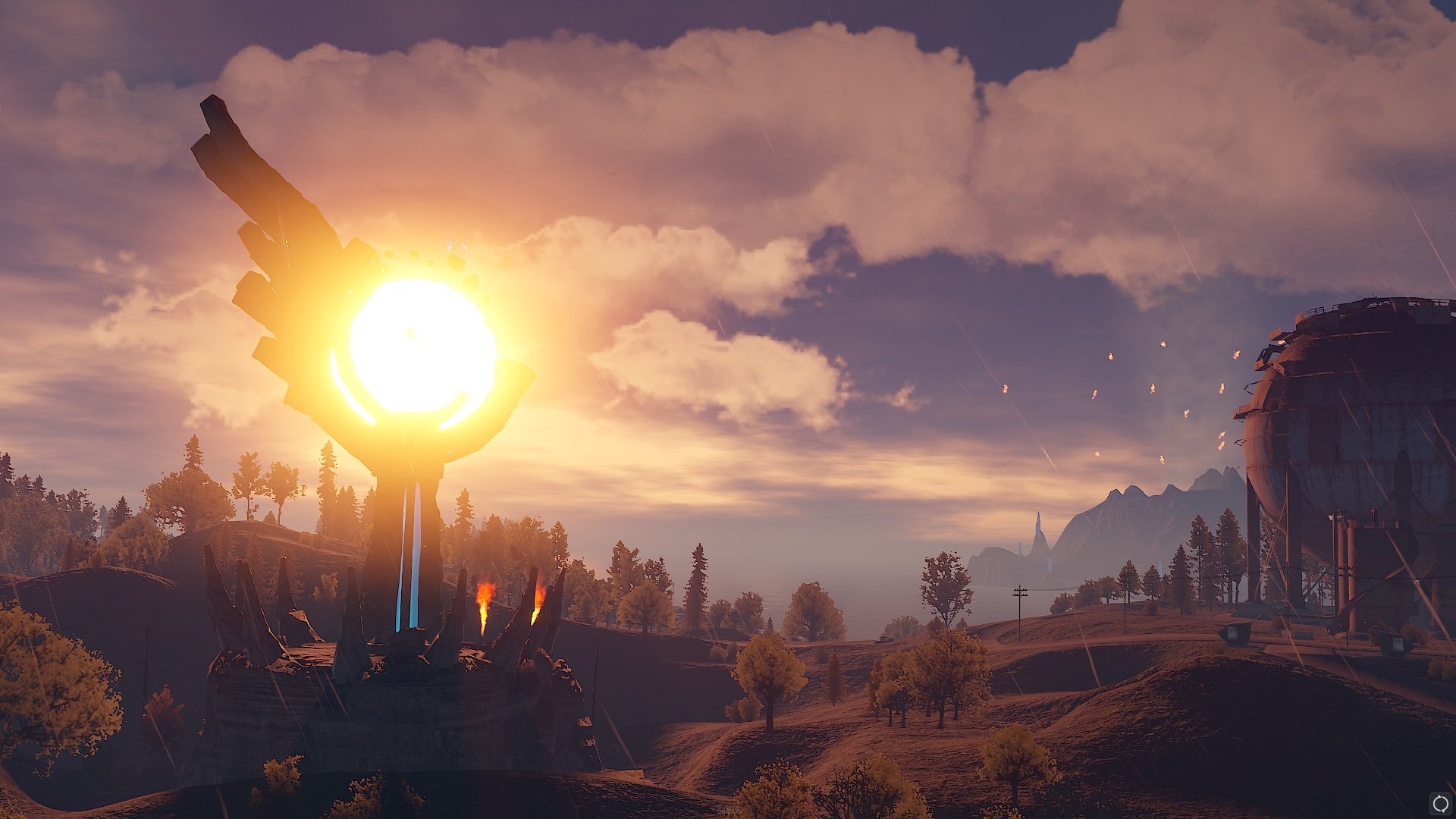Click the circular arrows refresh icon
This screenshot has height=819, width=1456.
coord(1439,802)
